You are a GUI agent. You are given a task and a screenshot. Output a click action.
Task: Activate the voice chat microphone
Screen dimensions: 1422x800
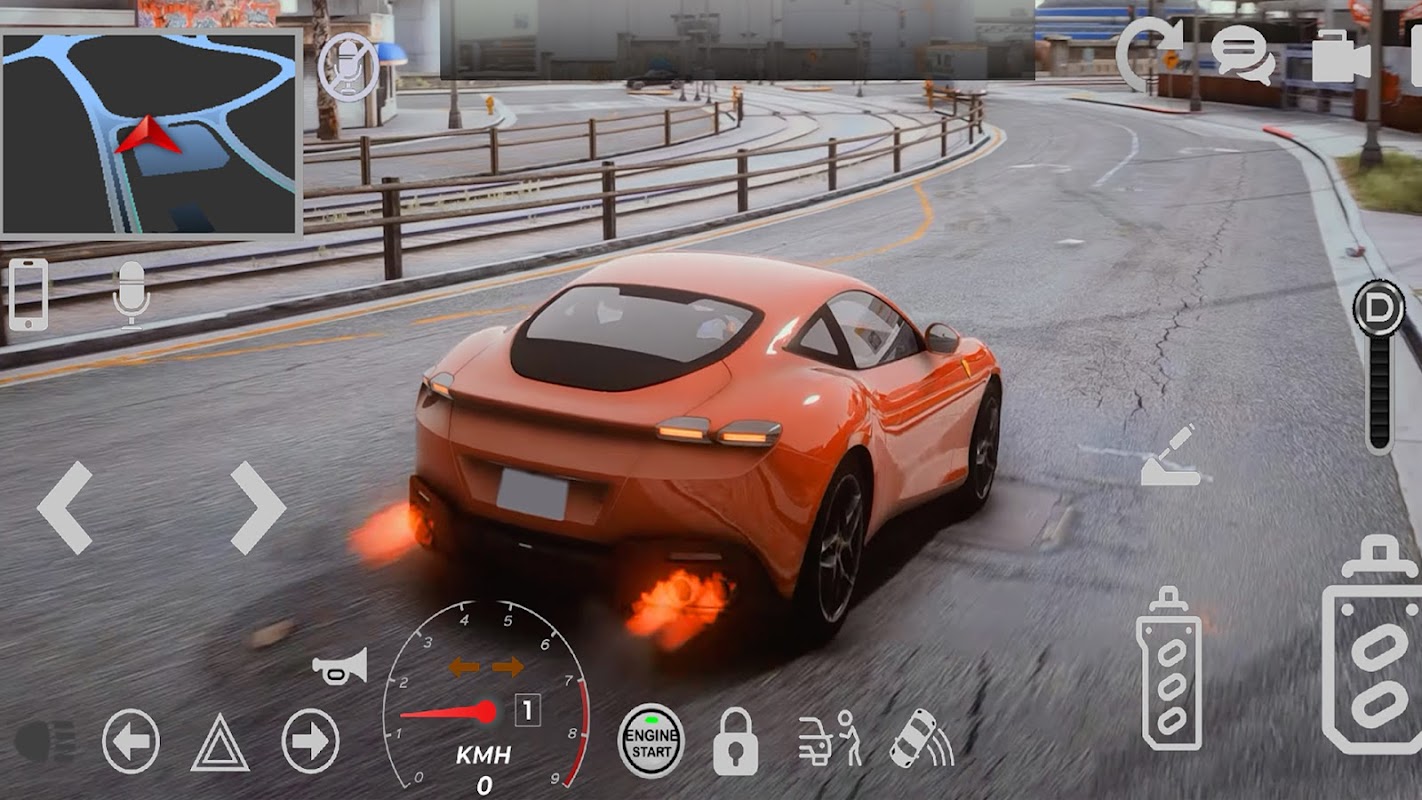tap(131, 294)
